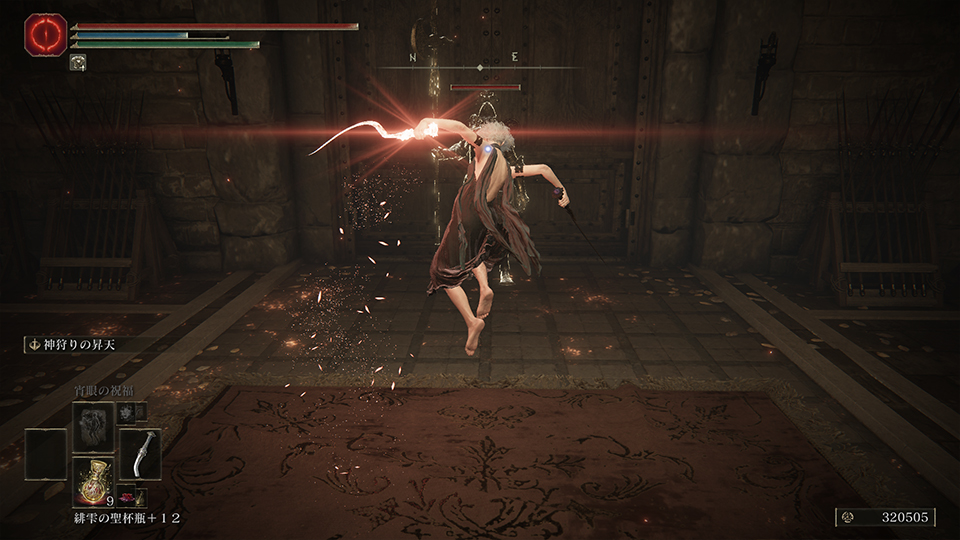This screenshot has height=540, width=960.
Task: Click the empty left-hand armament slot
Action: pos(46,454)
